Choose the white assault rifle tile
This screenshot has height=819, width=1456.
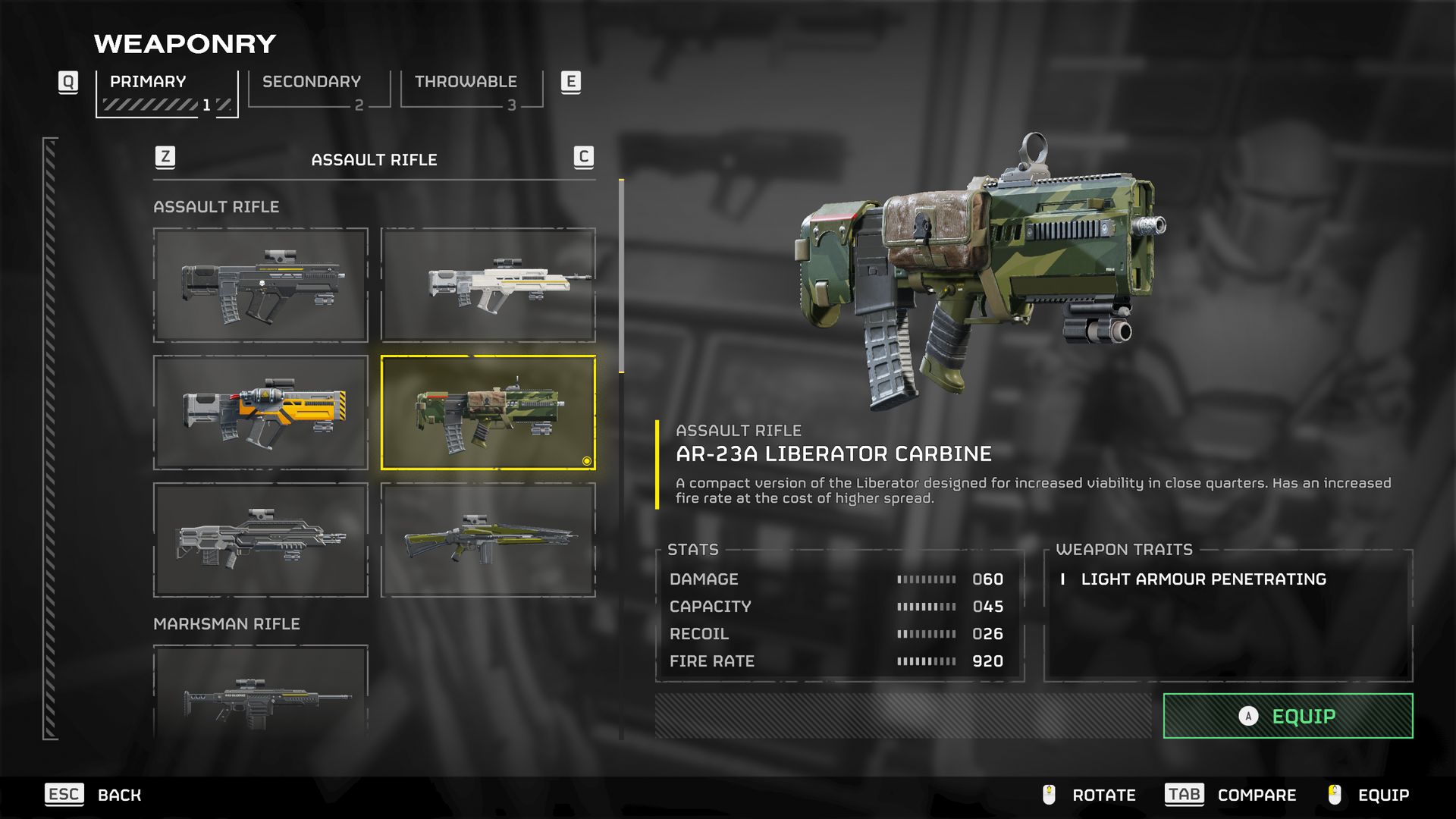(488, 285)
